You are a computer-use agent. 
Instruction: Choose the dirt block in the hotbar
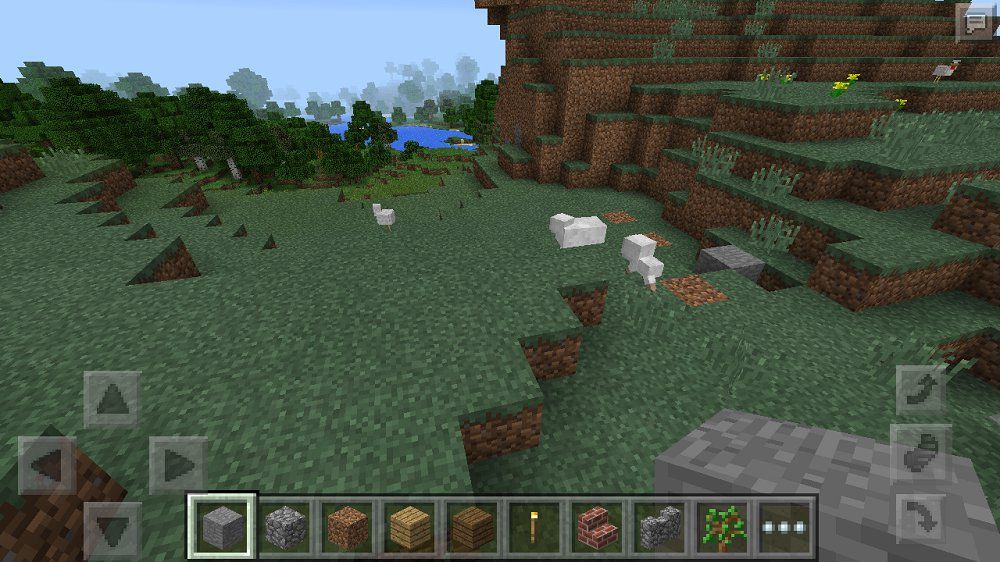[x=347, y=526]
